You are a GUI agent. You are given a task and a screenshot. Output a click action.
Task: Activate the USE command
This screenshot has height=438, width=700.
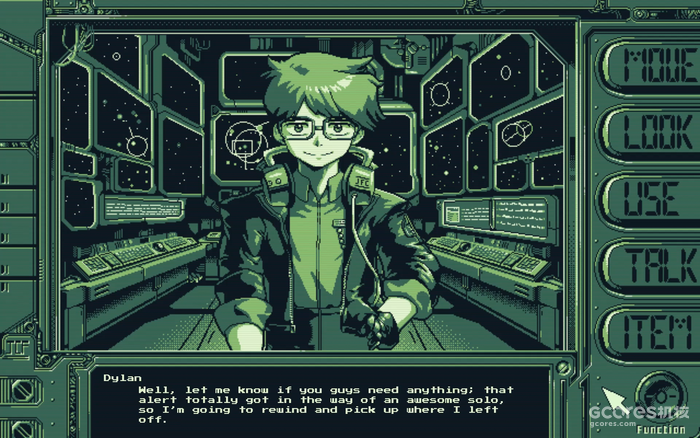[x=655, y=197]
